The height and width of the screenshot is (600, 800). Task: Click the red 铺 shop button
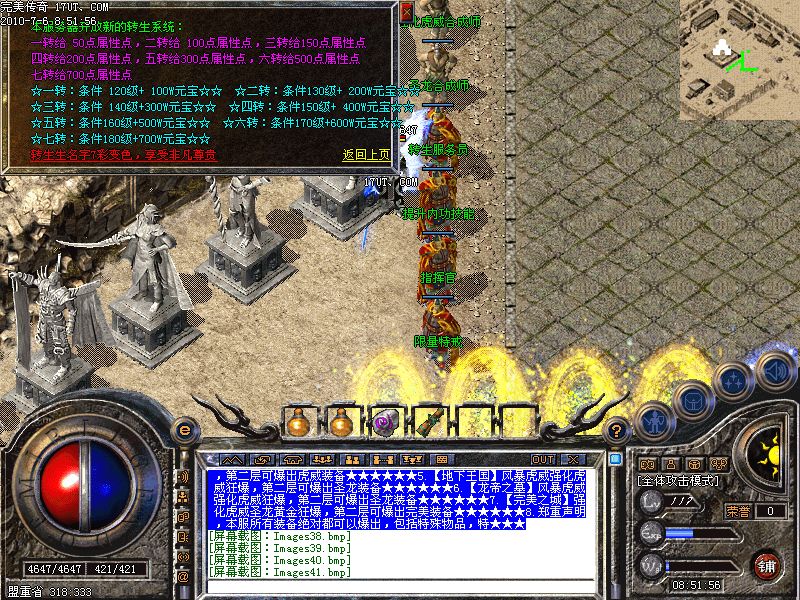pos(768,565)
